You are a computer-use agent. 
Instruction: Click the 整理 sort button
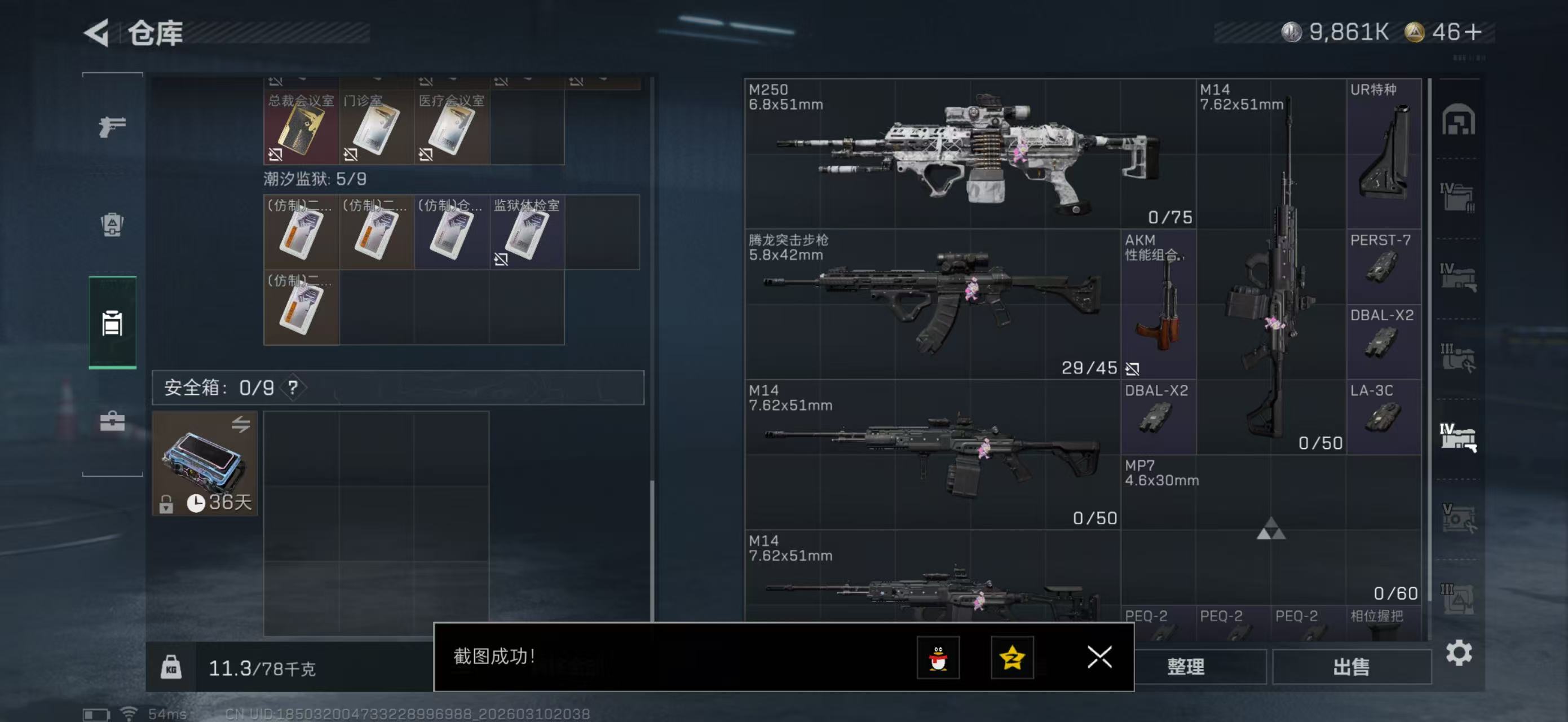pyautogui.click(x=1186, y=667)
